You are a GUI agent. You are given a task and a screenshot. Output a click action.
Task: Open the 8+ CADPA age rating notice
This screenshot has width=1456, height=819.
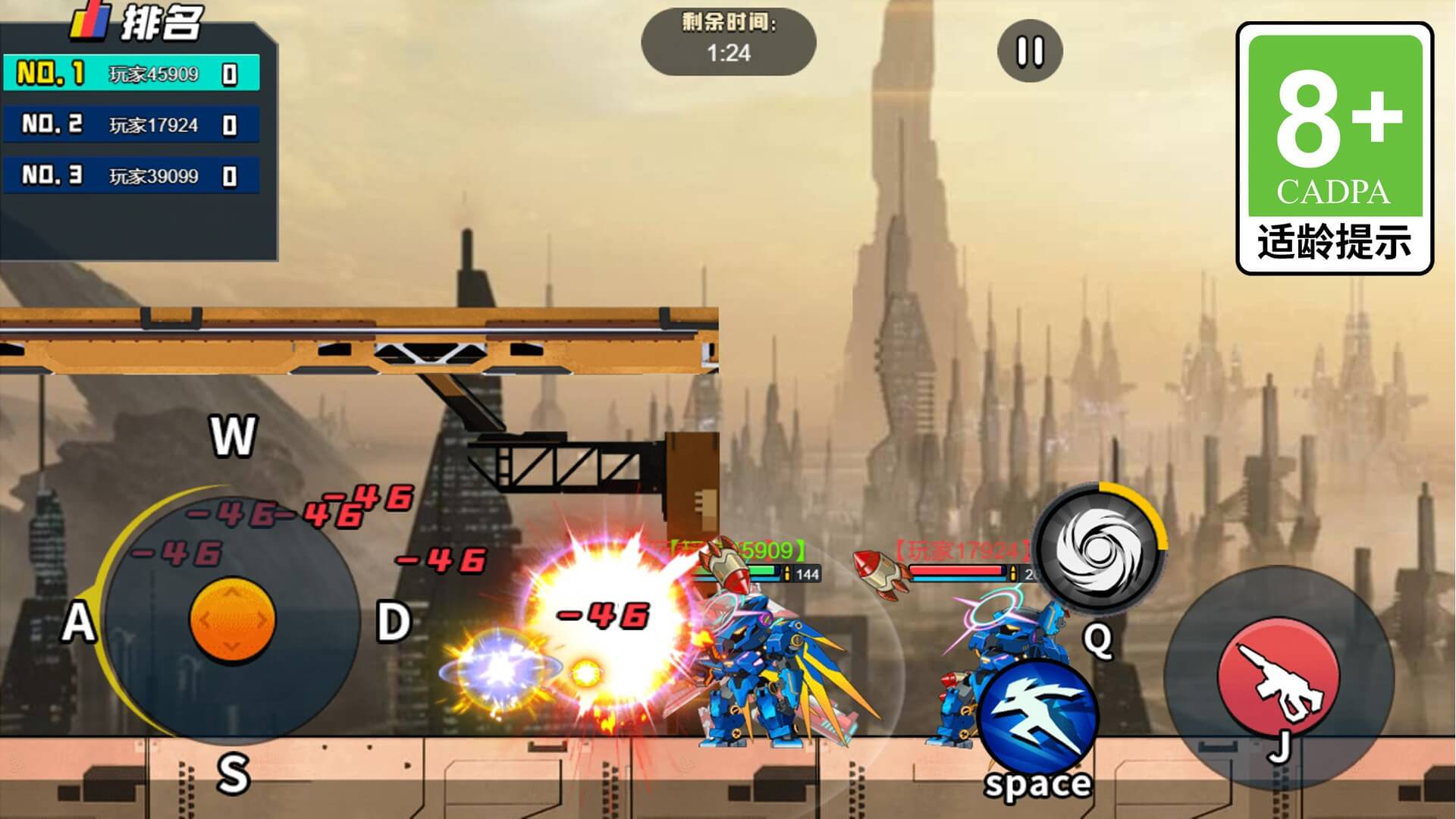[1335, 148]
